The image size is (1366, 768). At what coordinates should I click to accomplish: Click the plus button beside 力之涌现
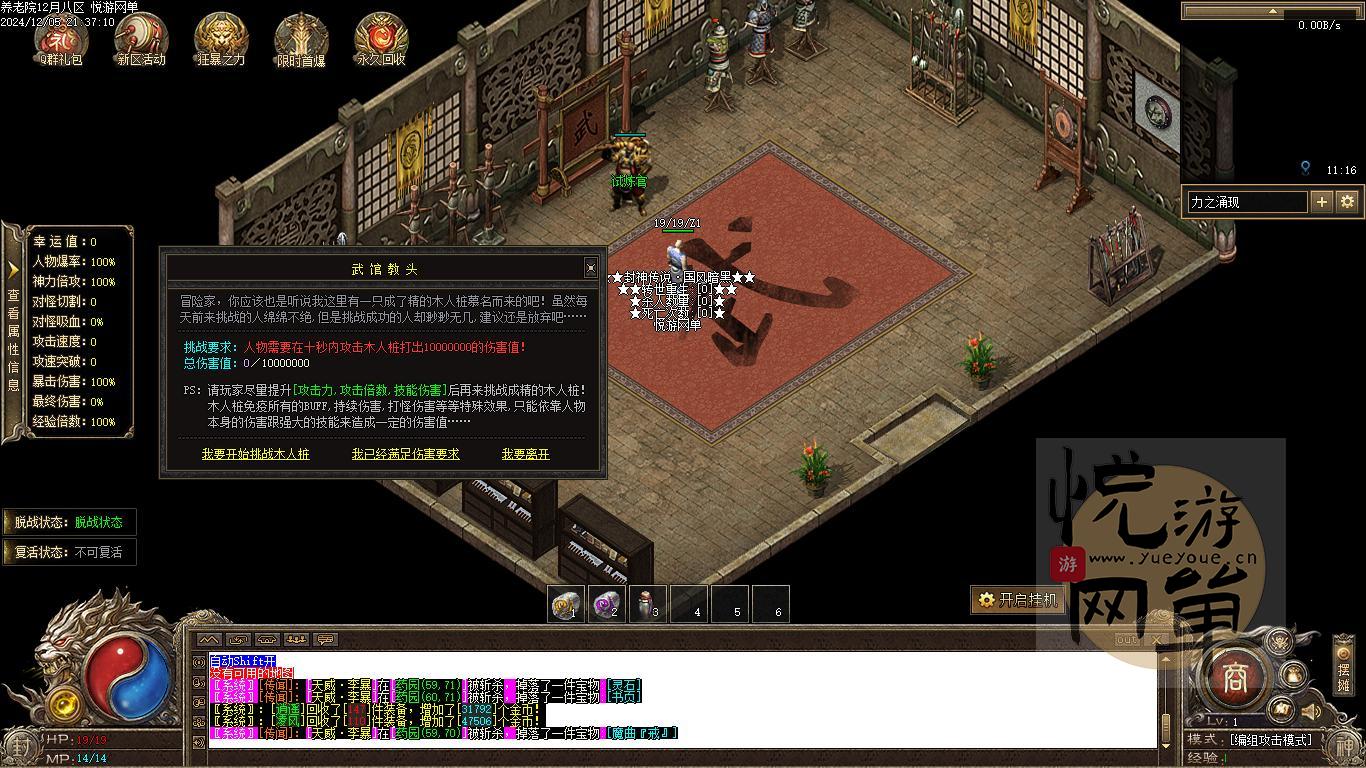[1321, 202]
